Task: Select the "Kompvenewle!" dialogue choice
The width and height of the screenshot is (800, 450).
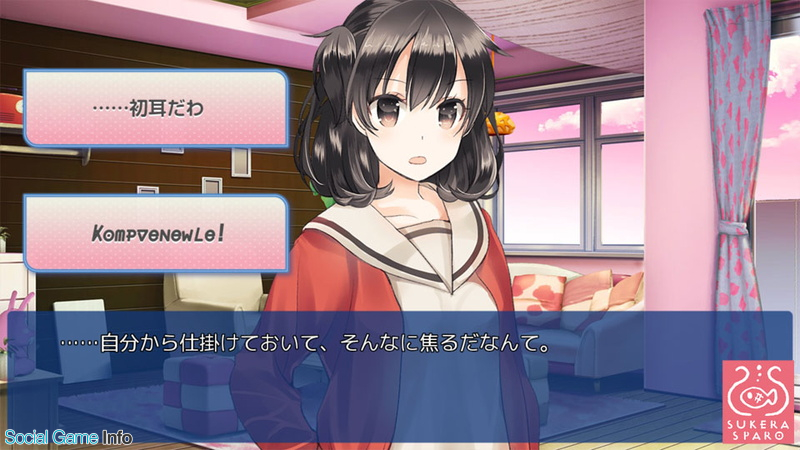Action: [156, 233]
